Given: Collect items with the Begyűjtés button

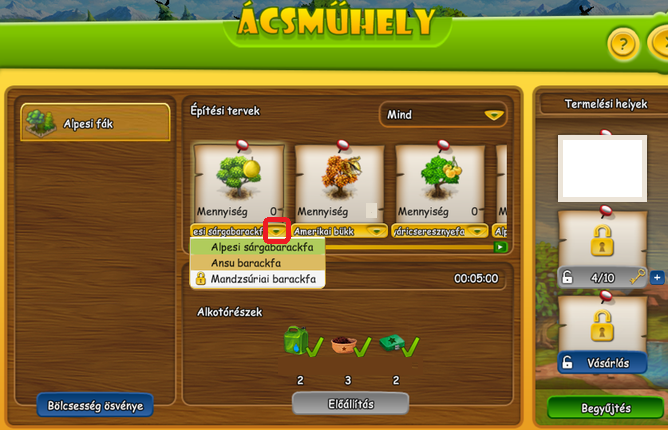Looking at the screenshot, I should point(606,408).
